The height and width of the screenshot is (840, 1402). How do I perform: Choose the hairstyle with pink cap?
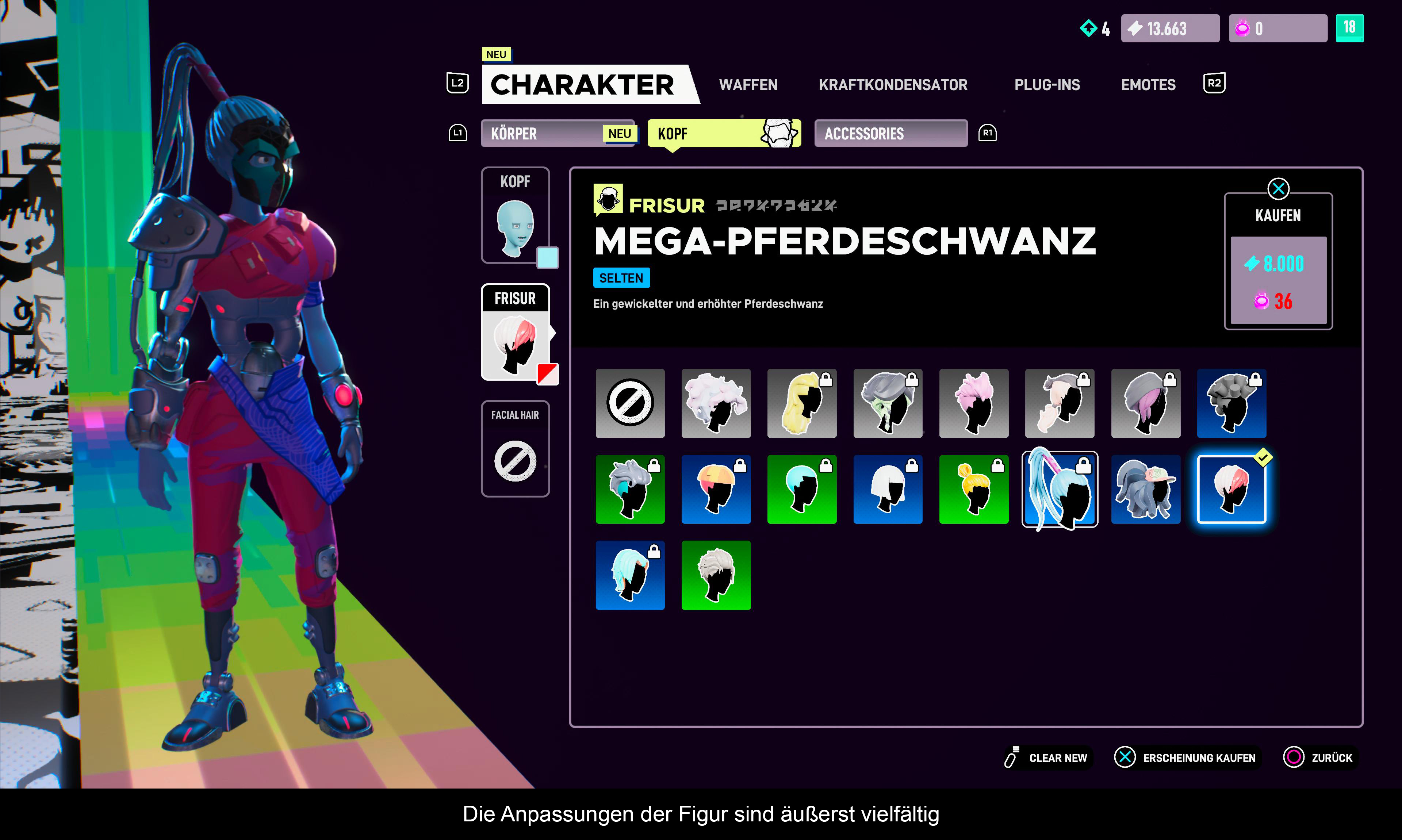(x=1146, y=490)
